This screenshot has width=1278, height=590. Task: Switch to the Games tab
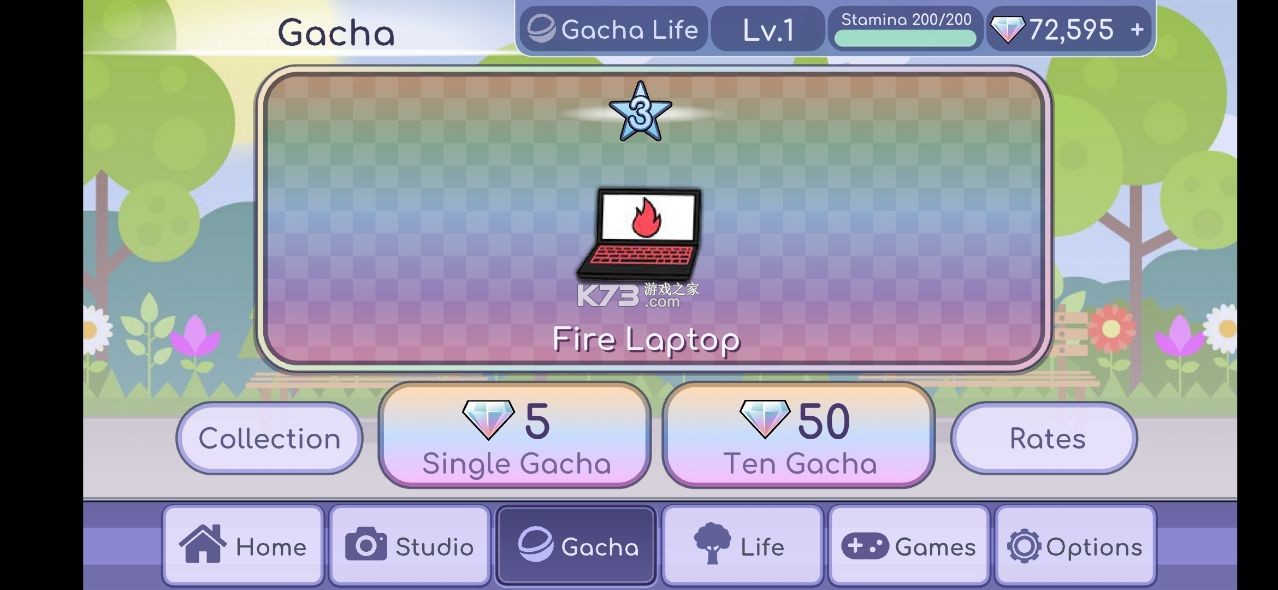[x=908, y=546]
